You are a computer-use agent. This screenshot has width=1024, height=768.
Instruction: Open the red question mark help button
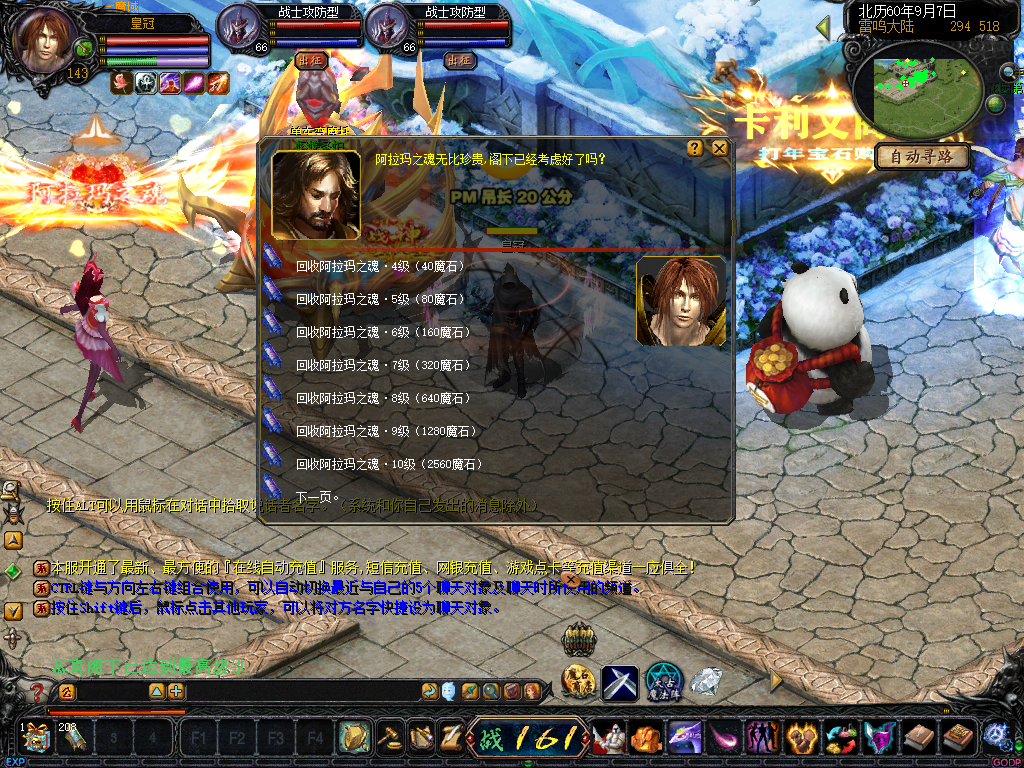pyautogui.click(x=37, y=691)
